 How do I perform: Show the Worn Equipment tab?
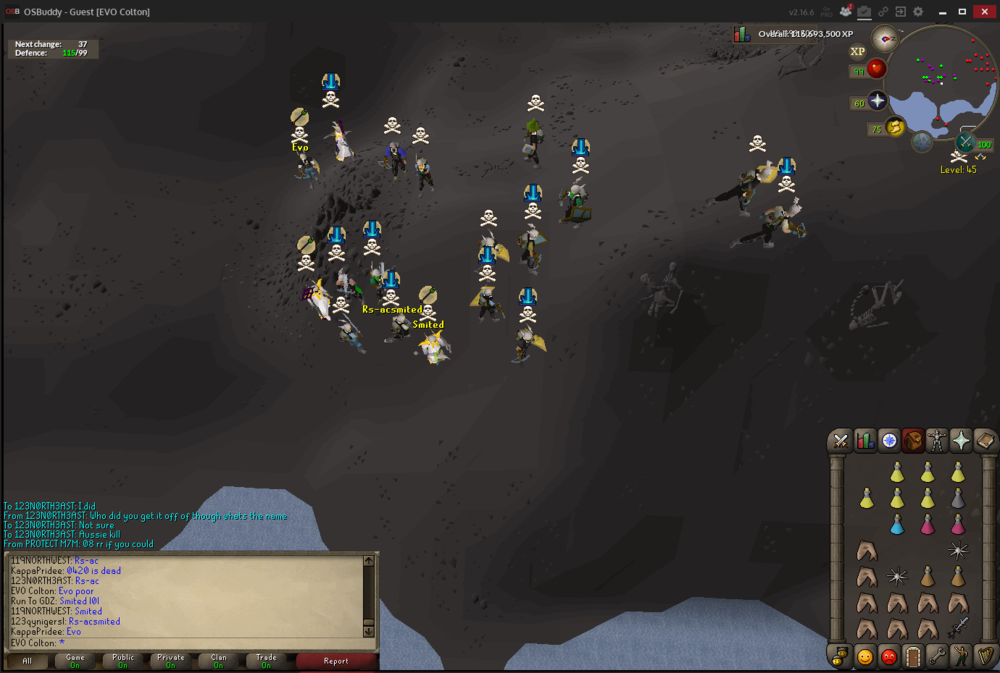(937, 440)
